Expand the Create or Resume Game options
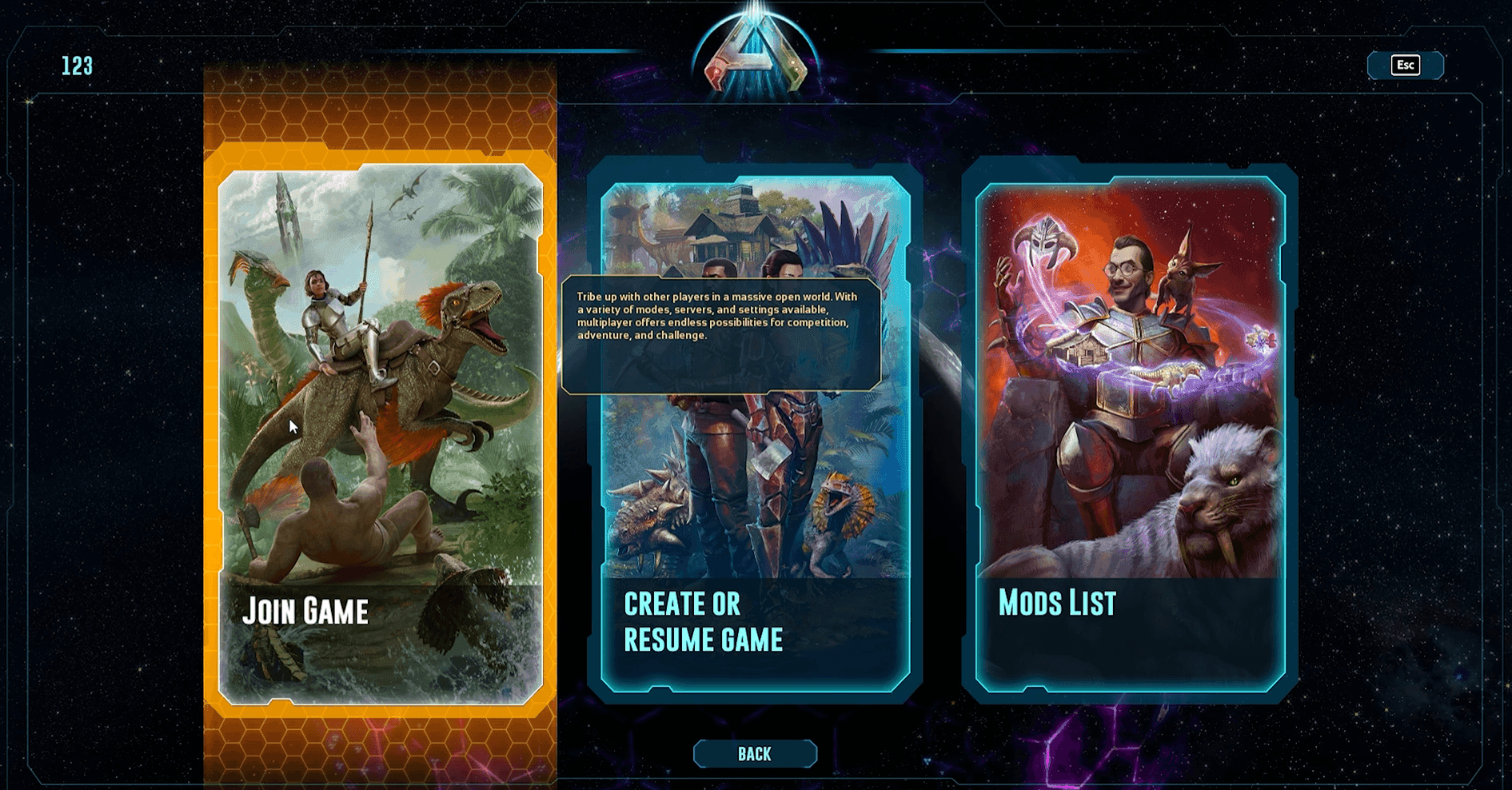This screenshot has width=1512, height=790. (x=704, y=622)
